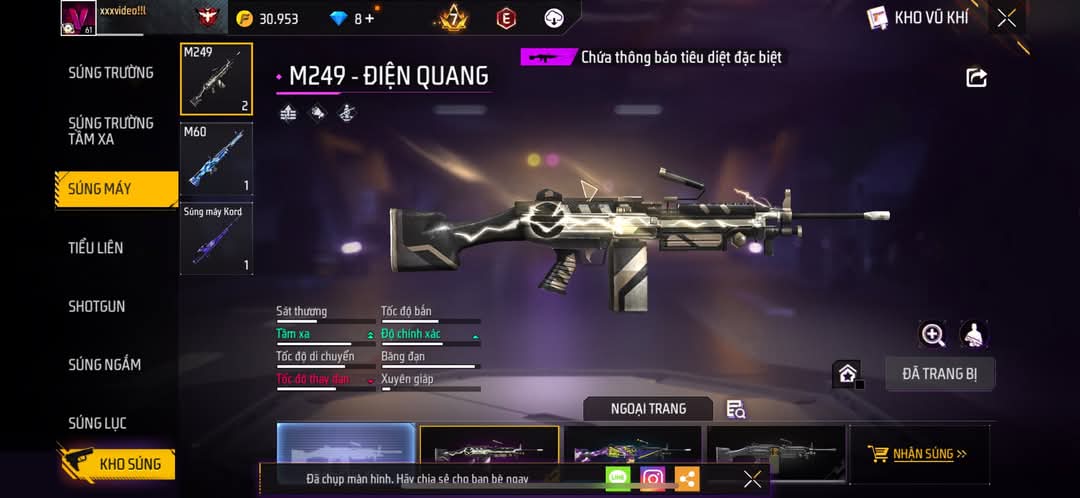
Task: Open the Tiểu Liên weapon category
Action: [96, 248]
